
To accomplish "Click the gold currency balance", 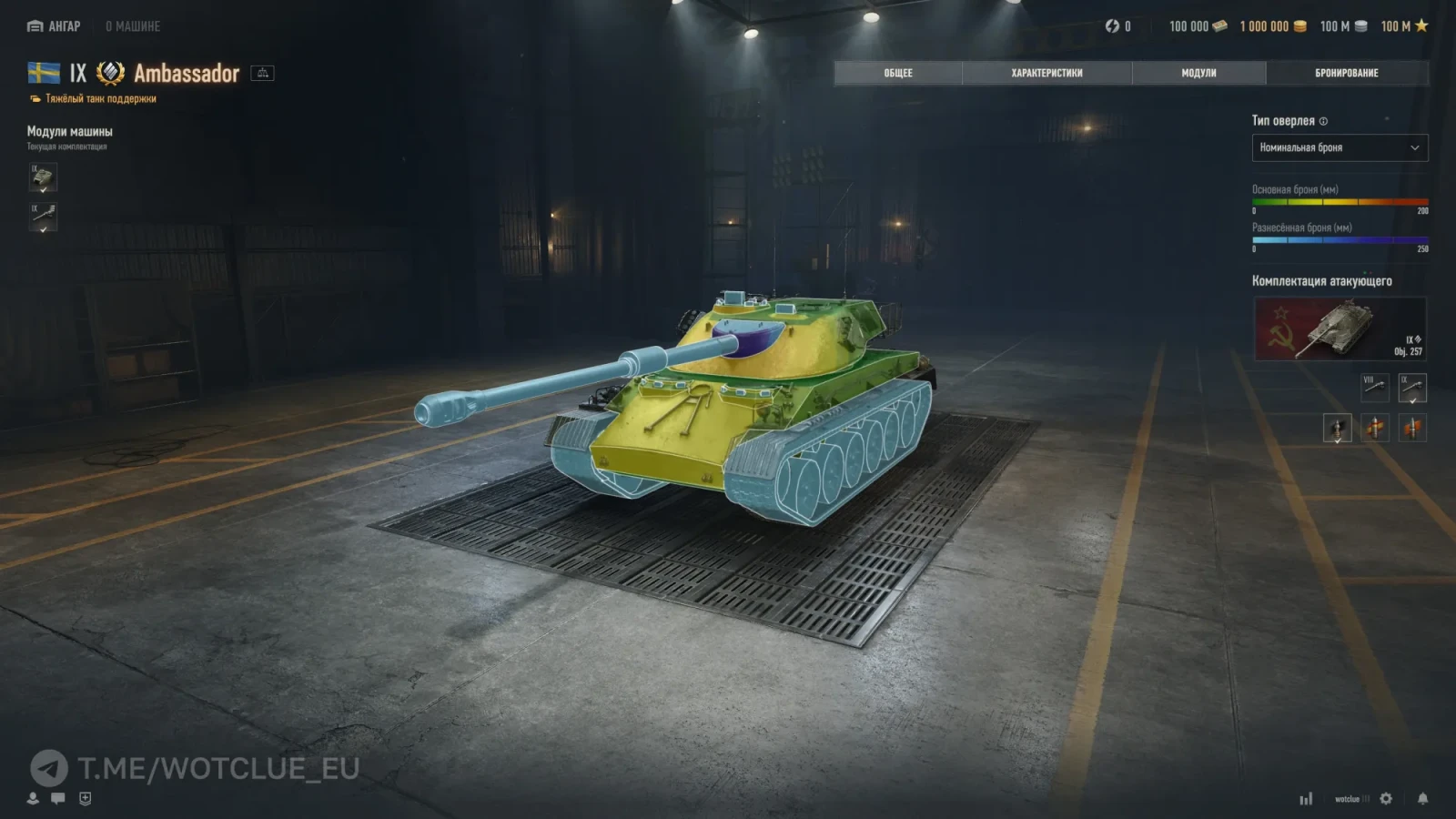I will tap(1272, 26).
